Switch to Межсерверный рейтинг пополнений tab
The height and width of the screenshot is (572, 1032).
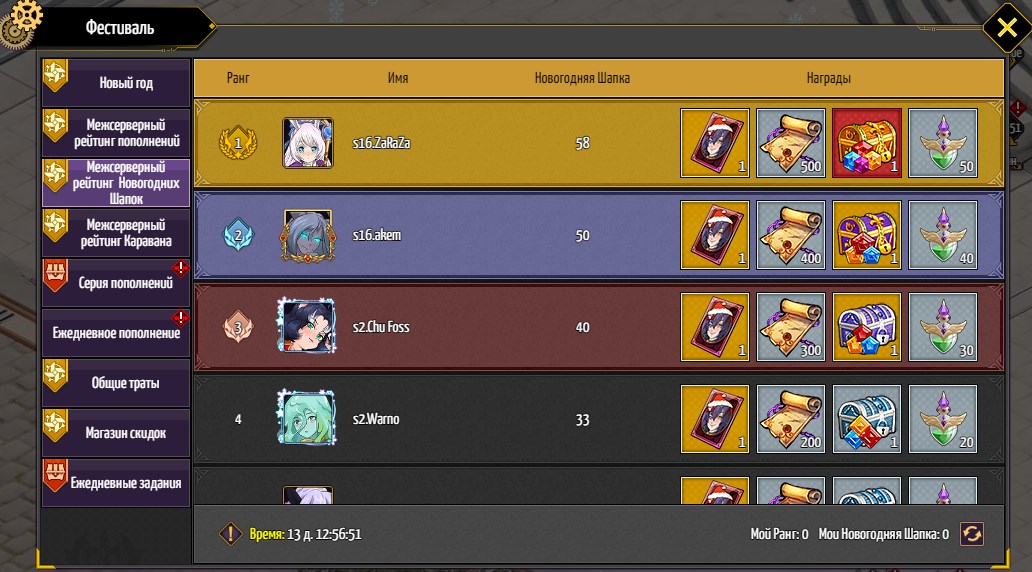coord(116,133)
